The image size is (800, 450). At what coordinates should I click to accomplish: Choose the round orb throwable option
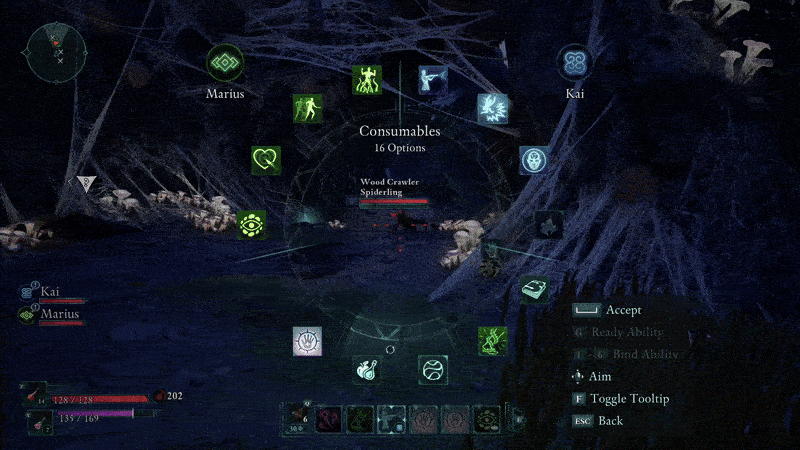pos(433,370)
